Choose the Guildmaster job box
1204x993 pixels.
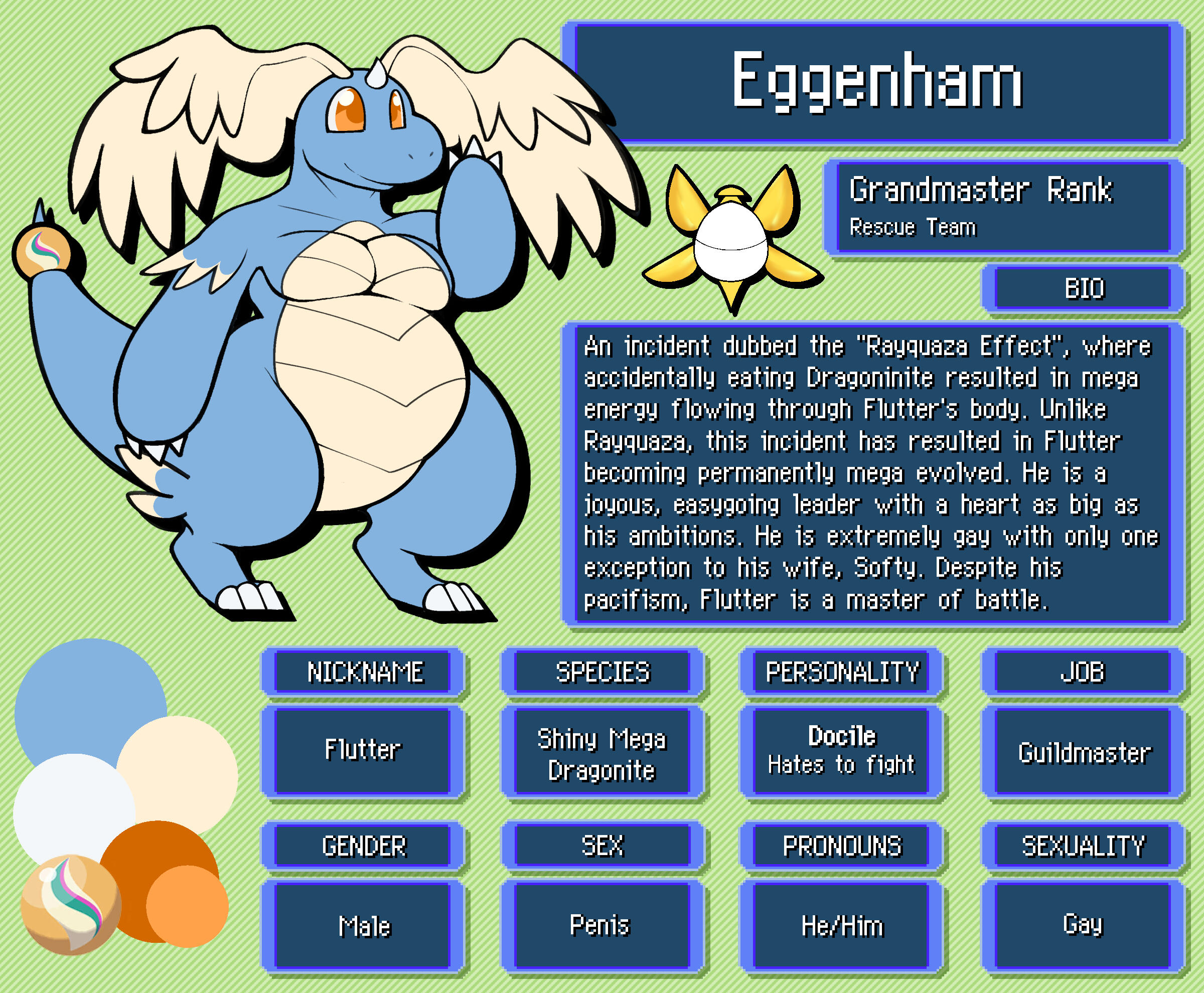pyautogui.click(x=1083, y=752)
